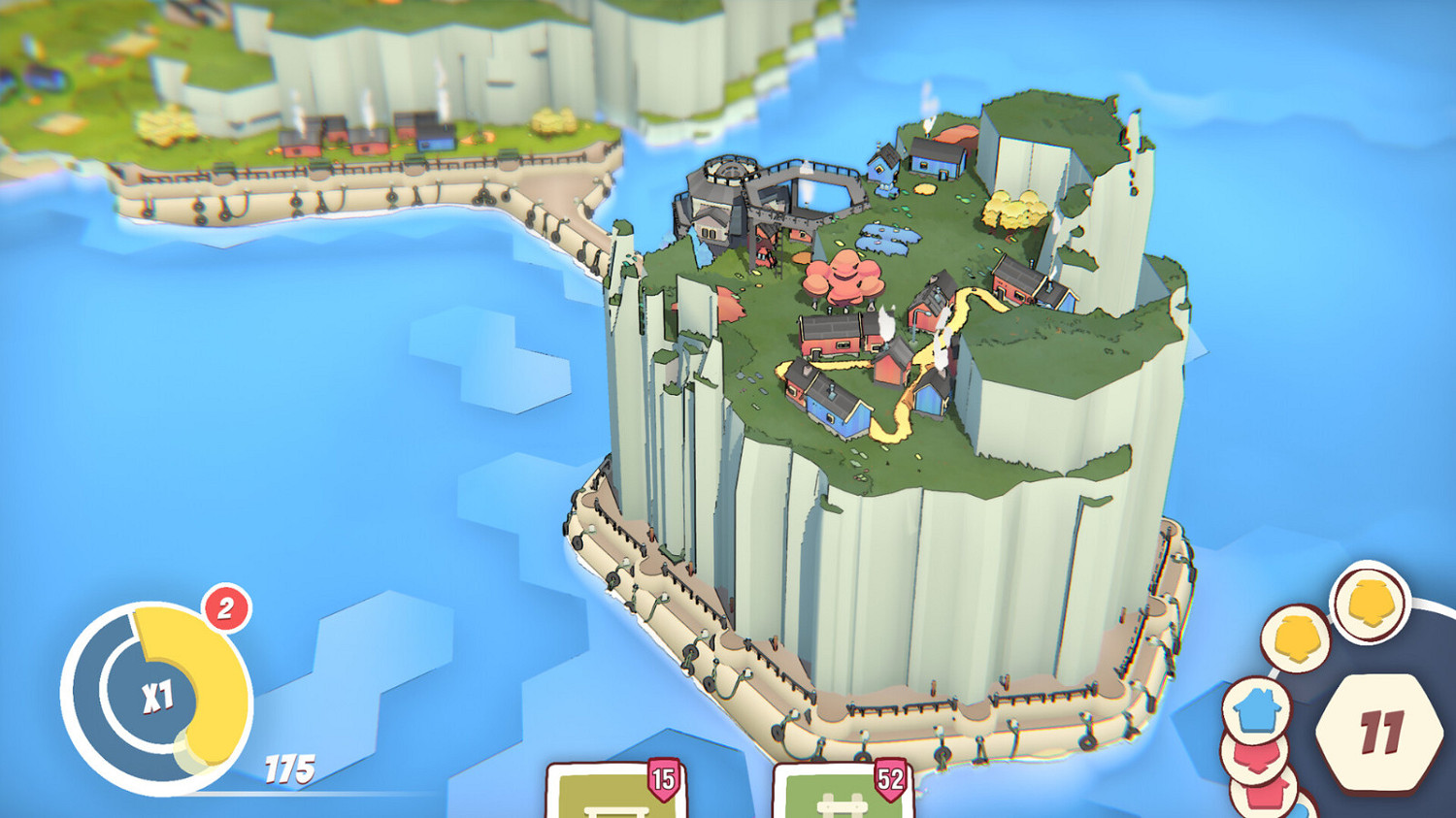
Task: Select the blue house with red roof
Action: click(x=832, y=409)
